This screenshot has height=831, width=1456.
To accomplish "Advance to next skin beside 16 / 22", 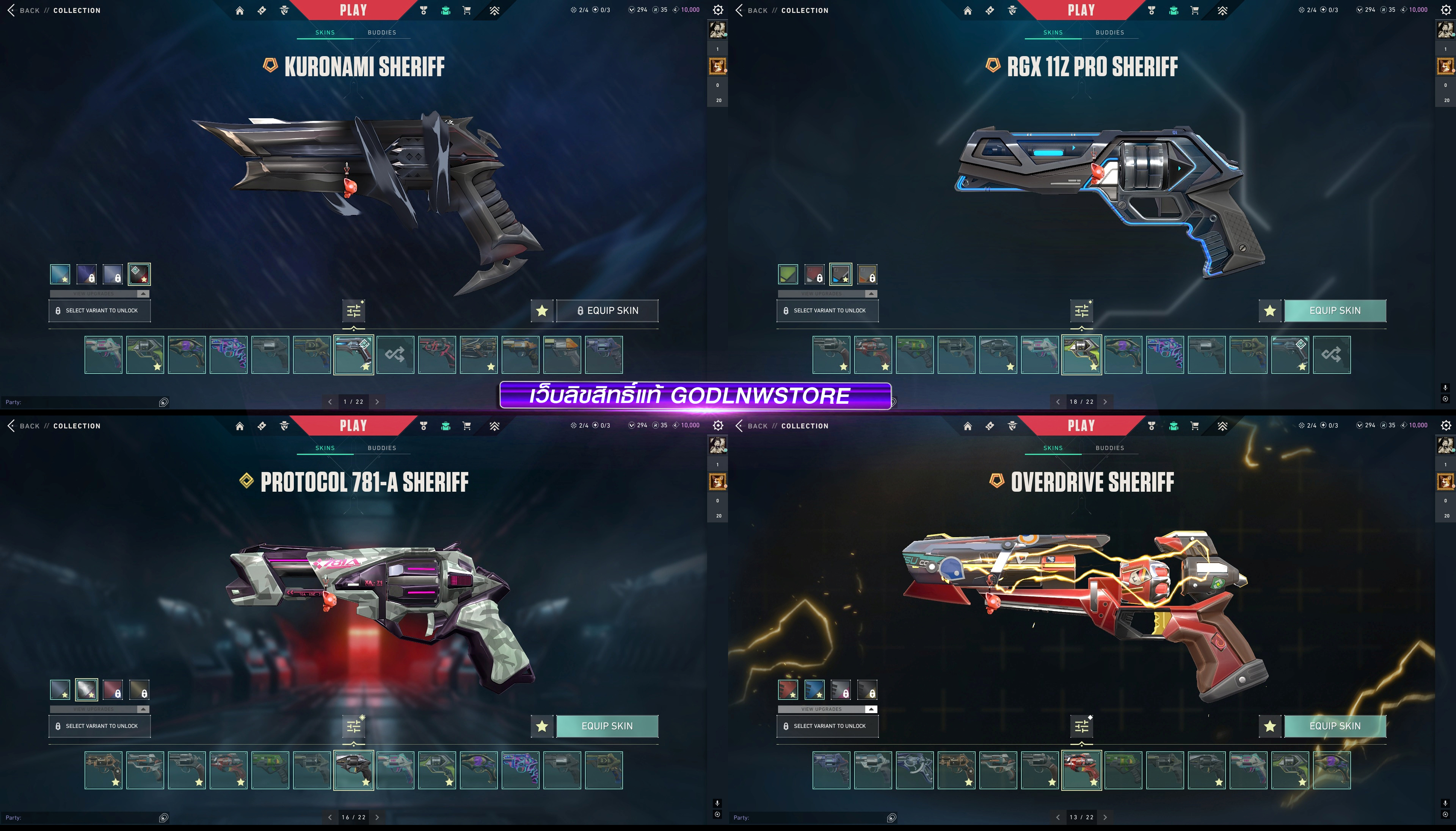I will pyautogui.click(x=377, y=817).
